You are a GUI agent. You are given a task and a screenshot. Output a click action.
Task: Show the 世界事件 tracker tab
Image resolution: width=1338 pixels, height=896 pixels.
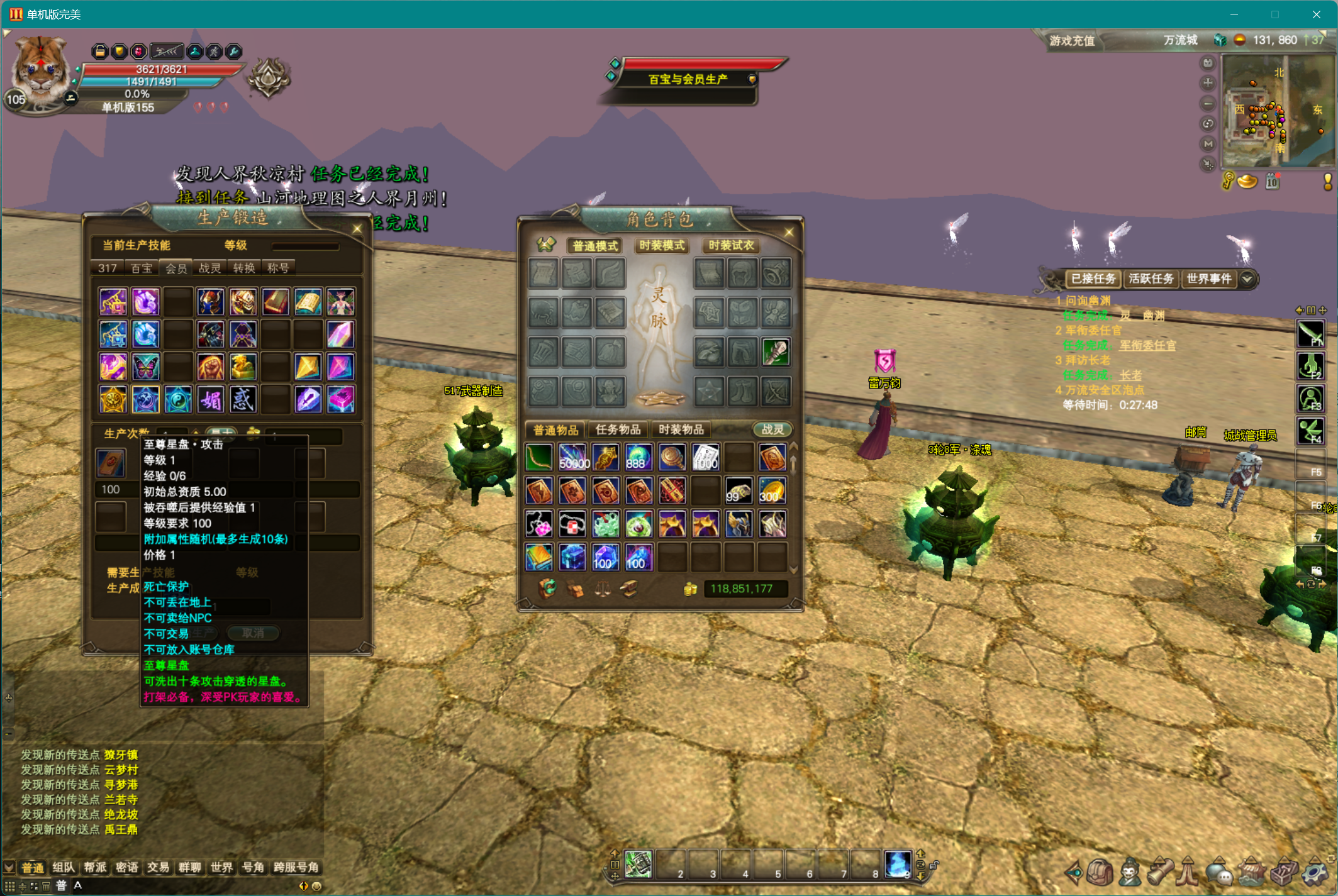(1208, 279)
